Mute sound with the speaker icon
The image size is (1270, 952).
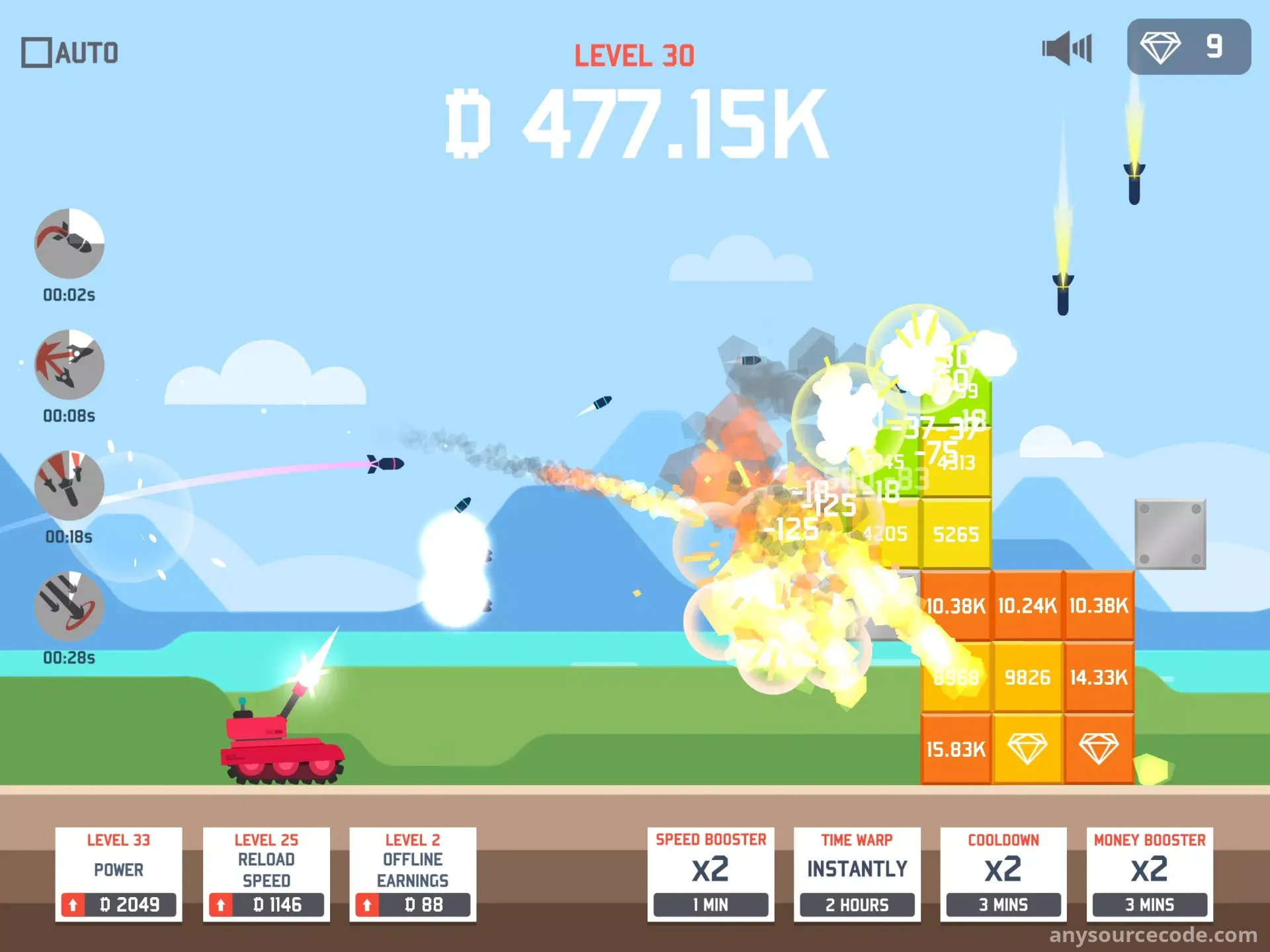[x=1066, y=48]
